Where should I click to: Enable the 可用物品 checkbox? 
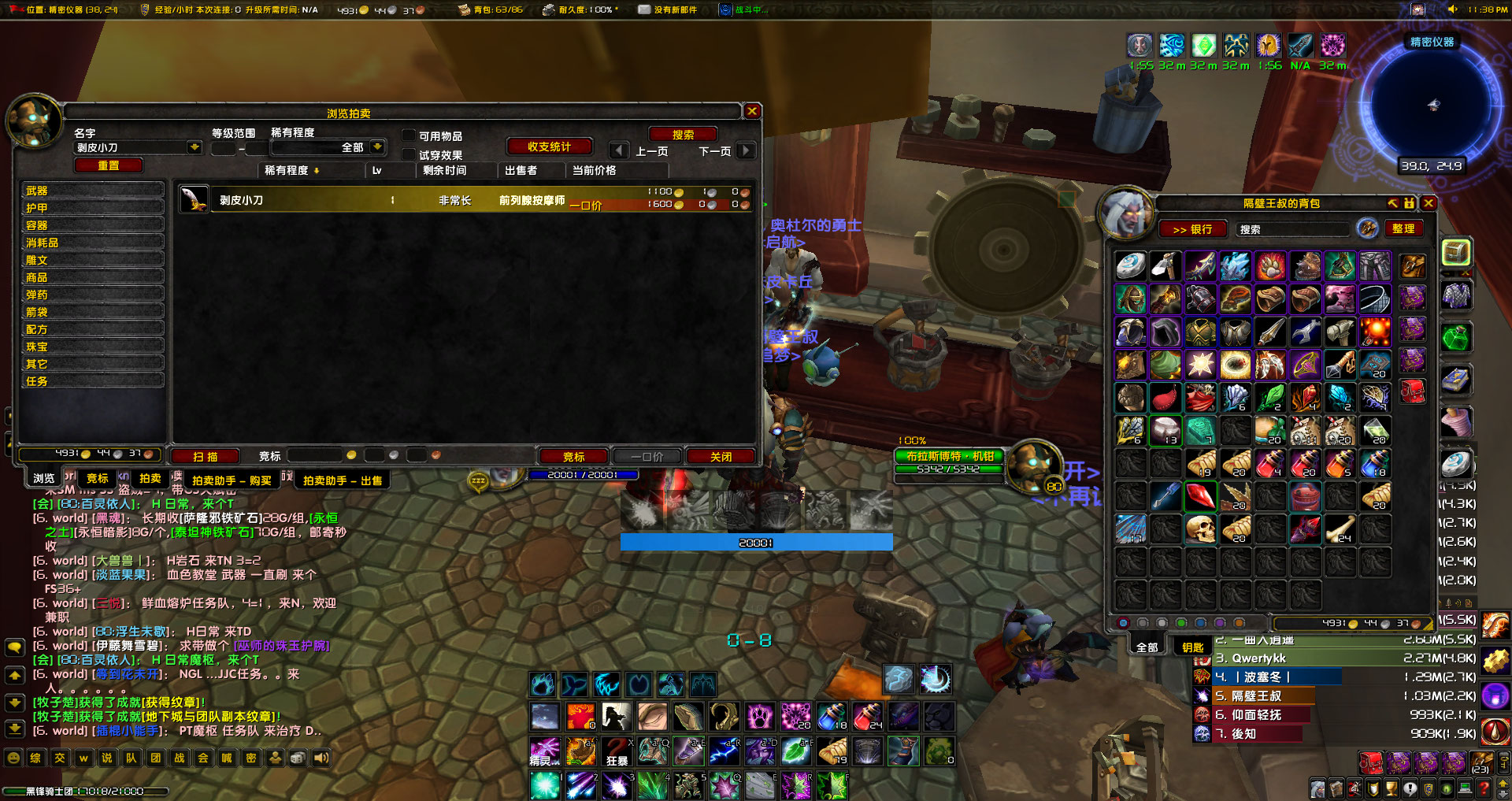[x=409, y=134]
